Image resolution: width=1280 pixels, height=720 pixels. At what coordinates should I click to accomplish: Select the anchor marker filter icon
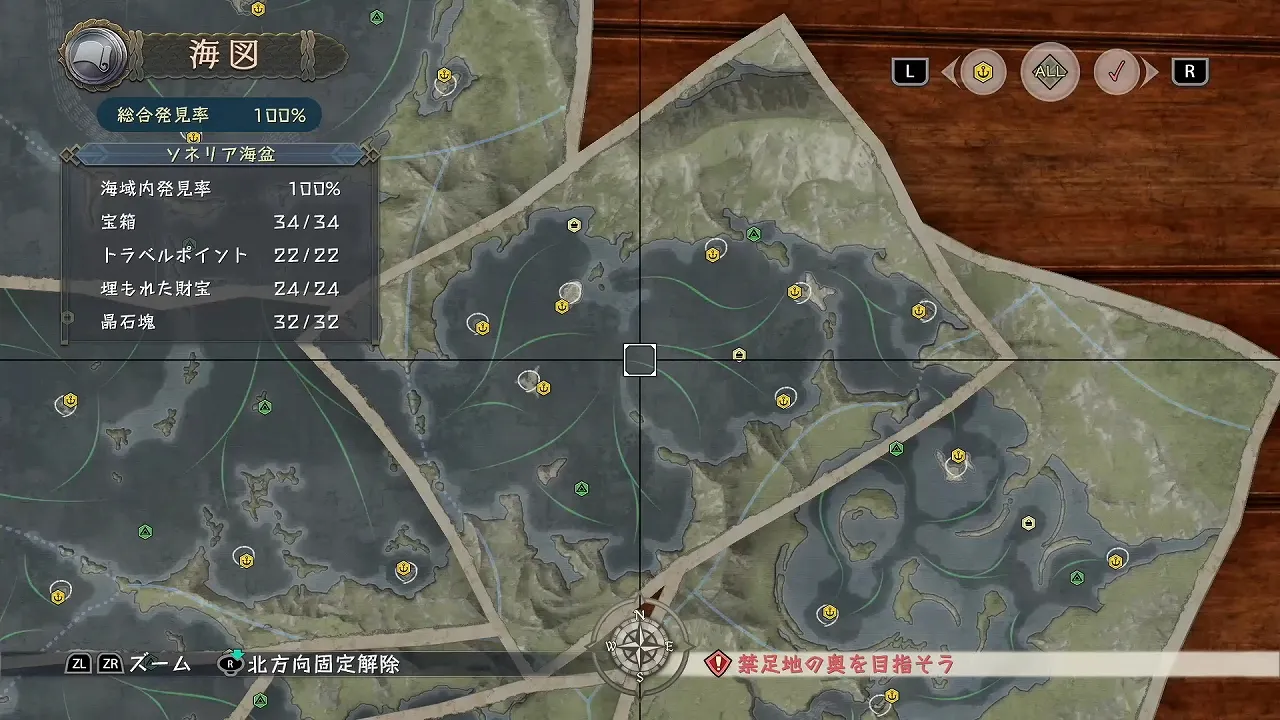[x=981, y=72]
